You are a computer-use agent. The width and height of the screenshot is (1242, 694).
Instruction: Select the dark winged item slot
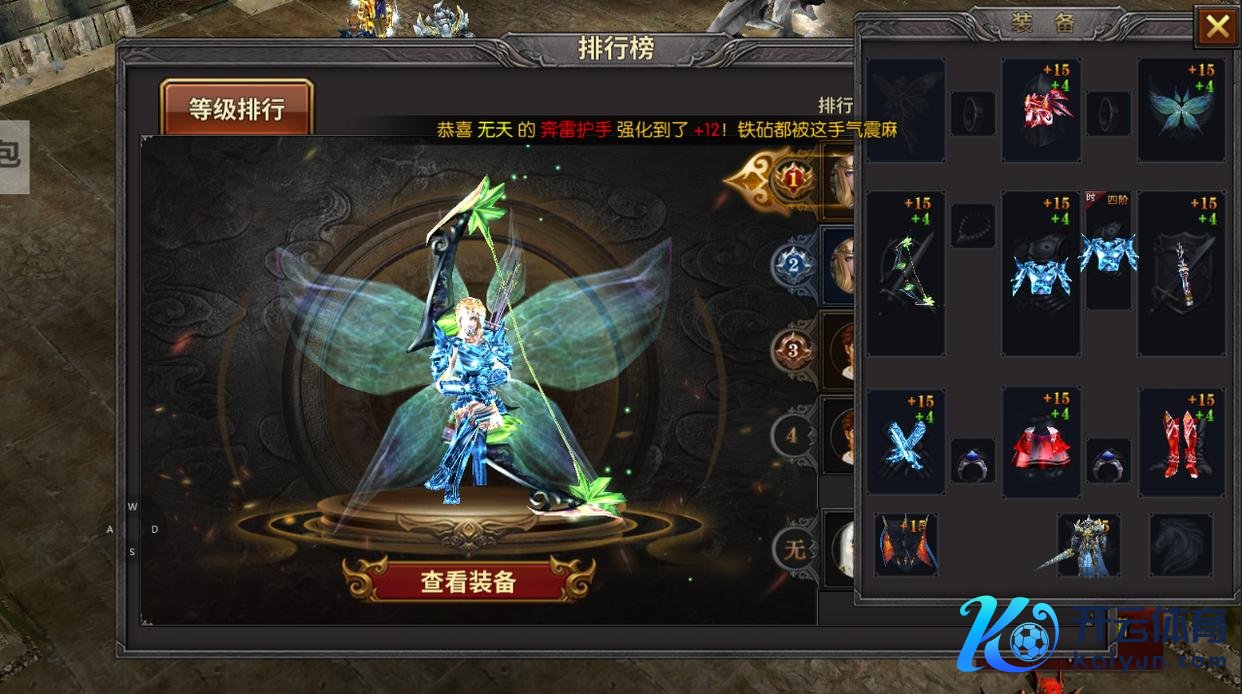pyautogui.click(x=906, y=545)
